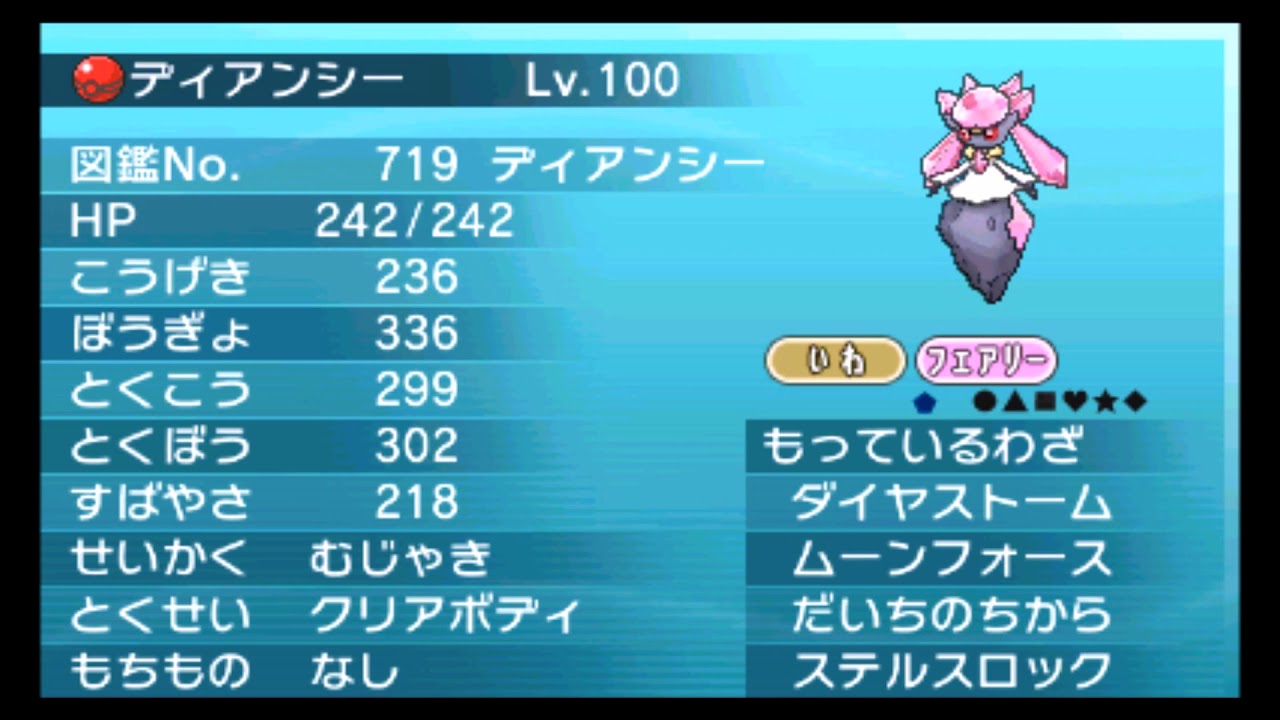Select the blue pentagon origin marker icon
The image size is (1280, 720).
(925, 402)
